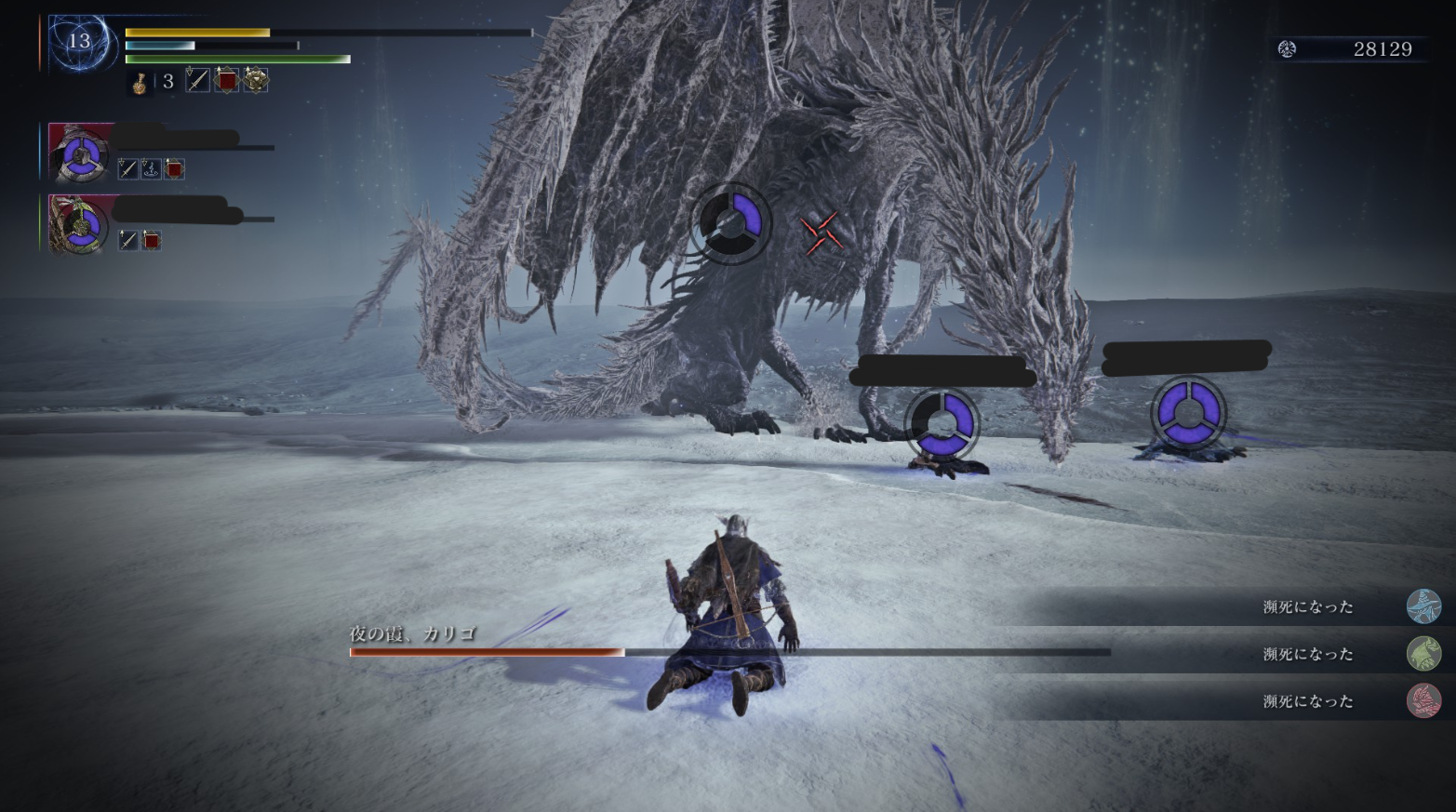The height and width of the screenshot is (812, 1456).
Task: Click the full purple revive gauge marker
Action: click(1188, 413)
